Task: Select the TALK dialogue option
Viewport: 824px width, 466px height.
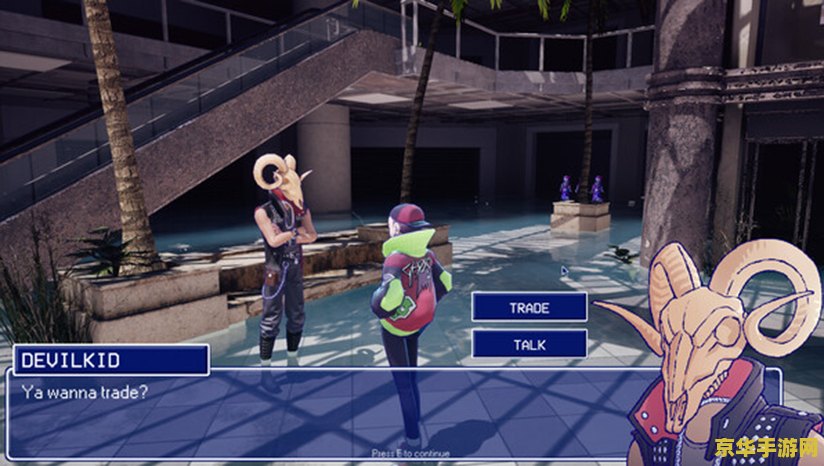Action: click(x=529, y=343)
